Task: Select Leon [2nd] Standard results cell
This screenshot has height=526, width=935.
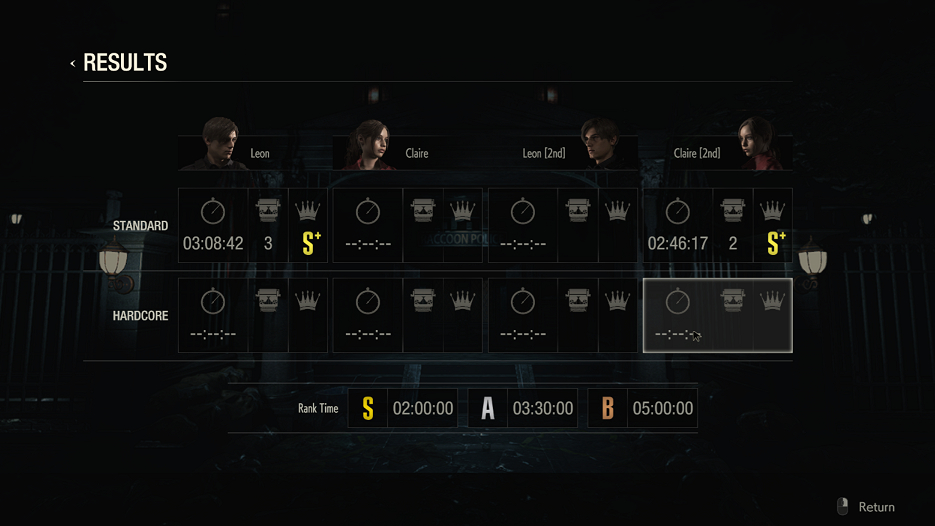Action: [562, 226]
